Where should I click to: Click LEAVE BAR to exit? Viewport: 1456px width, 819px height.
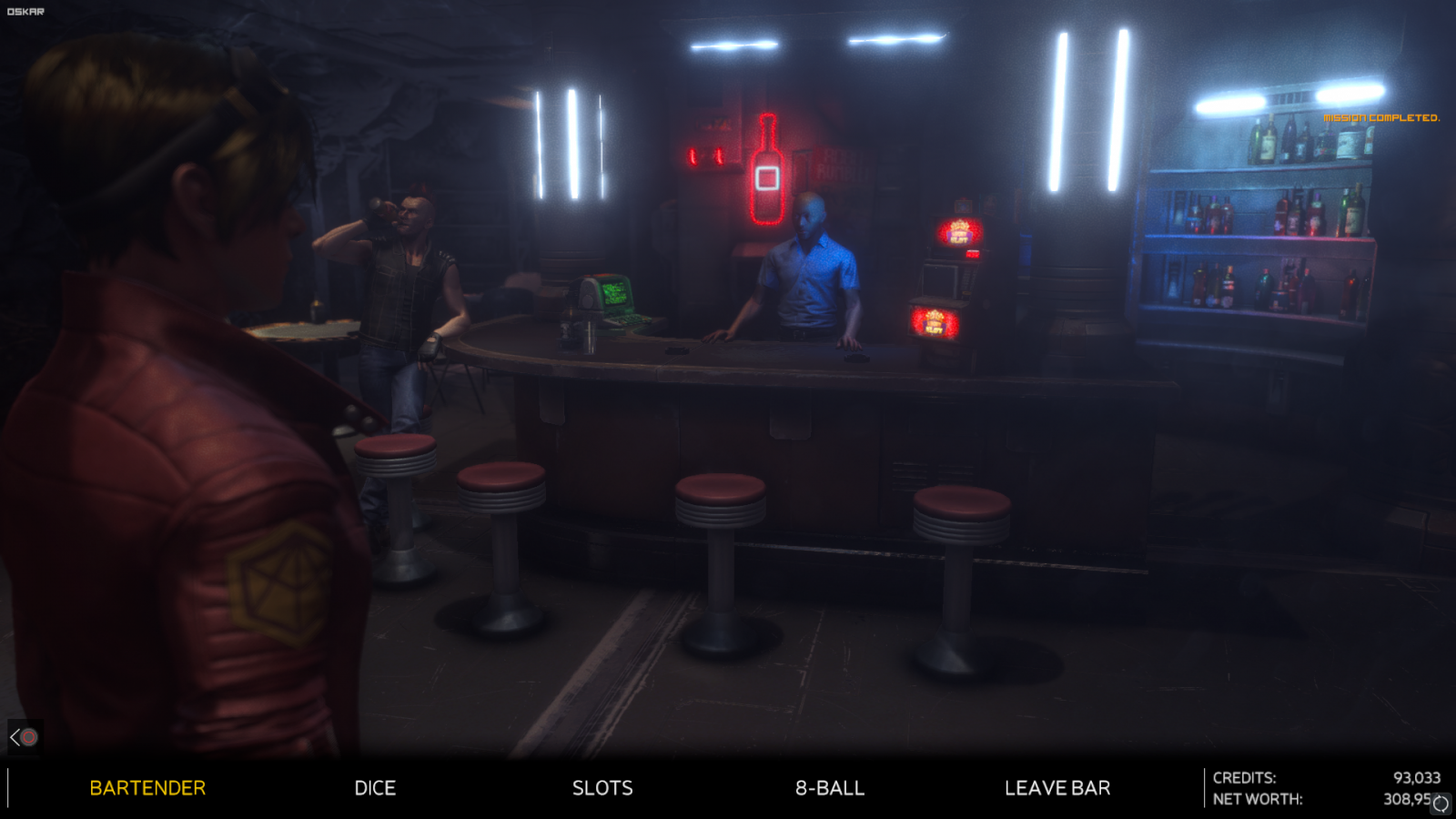pyautogui.click(x=1057, y=788)
